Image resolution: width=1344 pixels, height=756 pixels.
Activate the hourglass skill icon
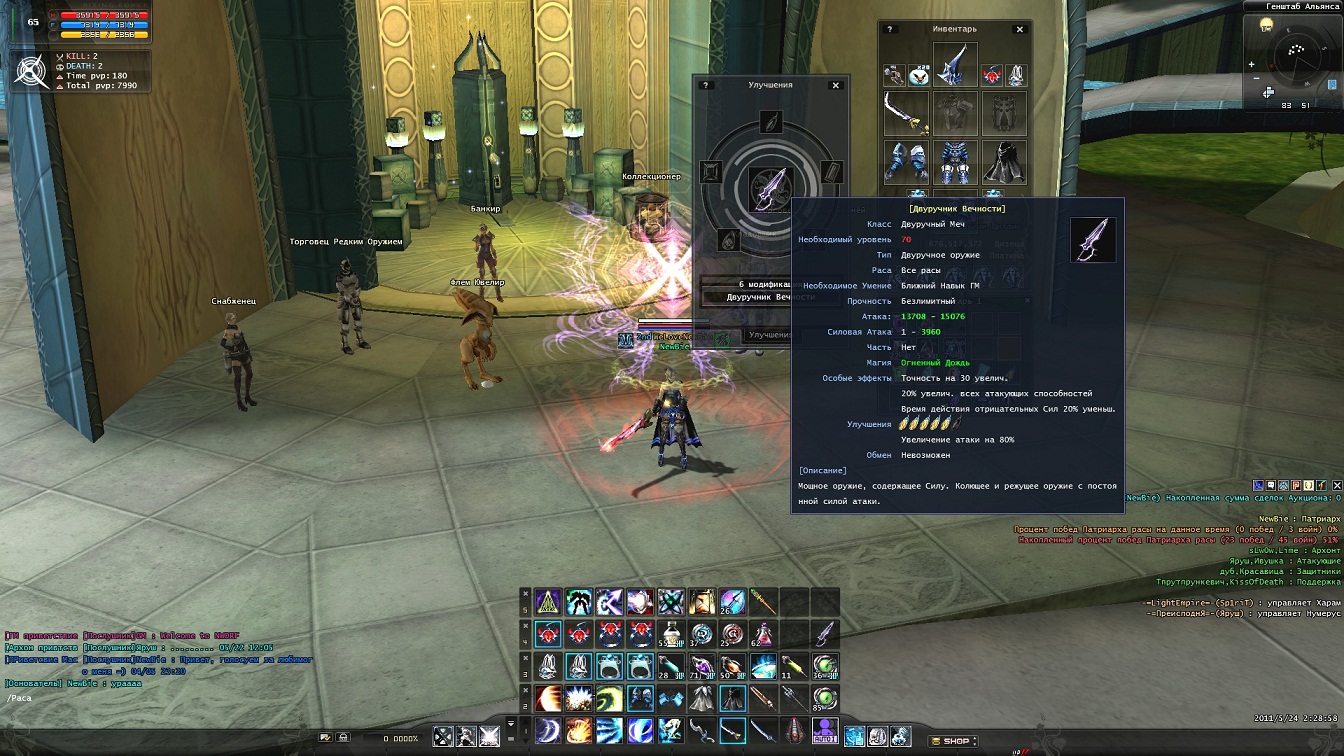702,601
